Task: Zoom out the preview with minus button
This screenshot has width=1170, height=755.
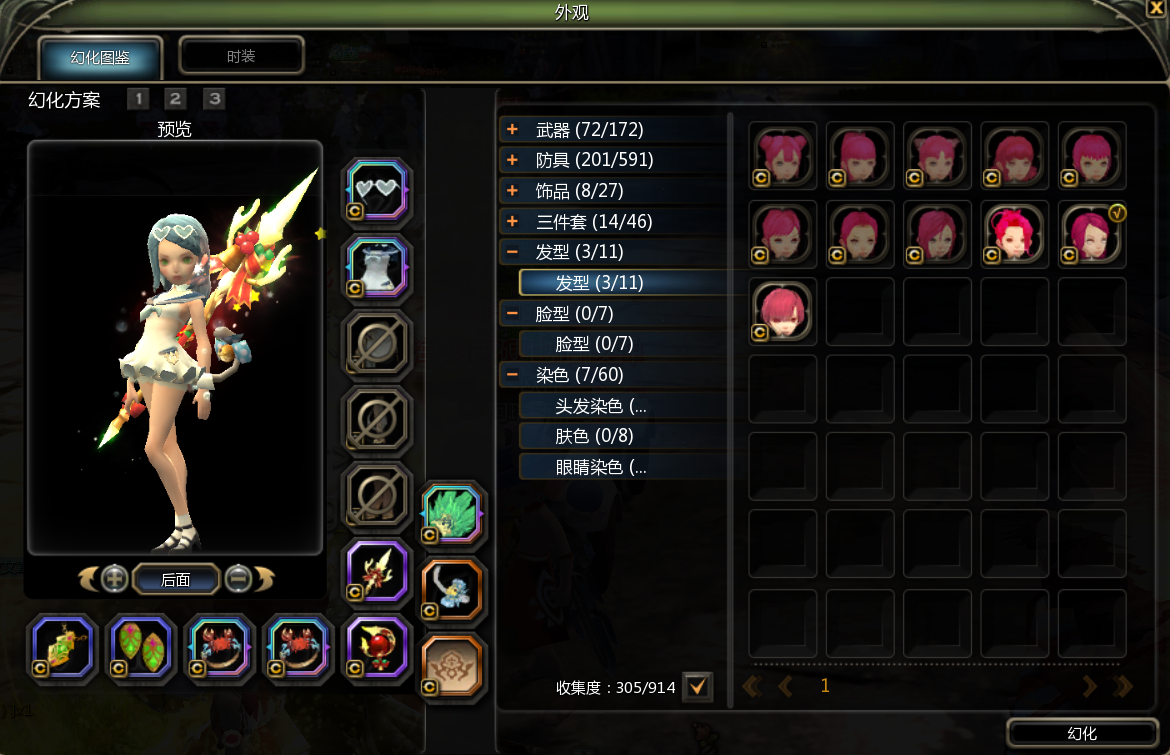Action: (237, 578)
